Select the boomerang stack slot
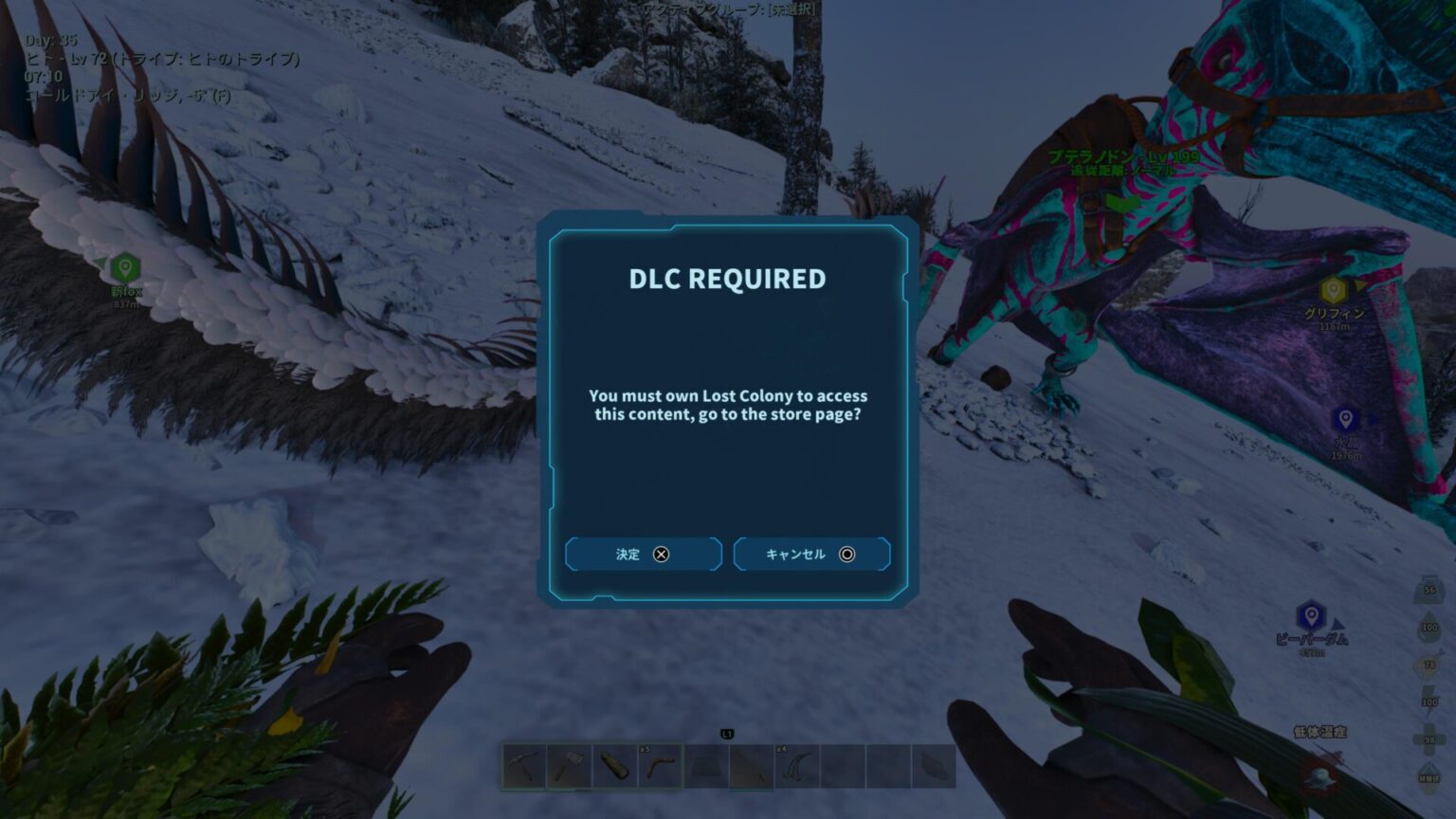 click(660, 766)
